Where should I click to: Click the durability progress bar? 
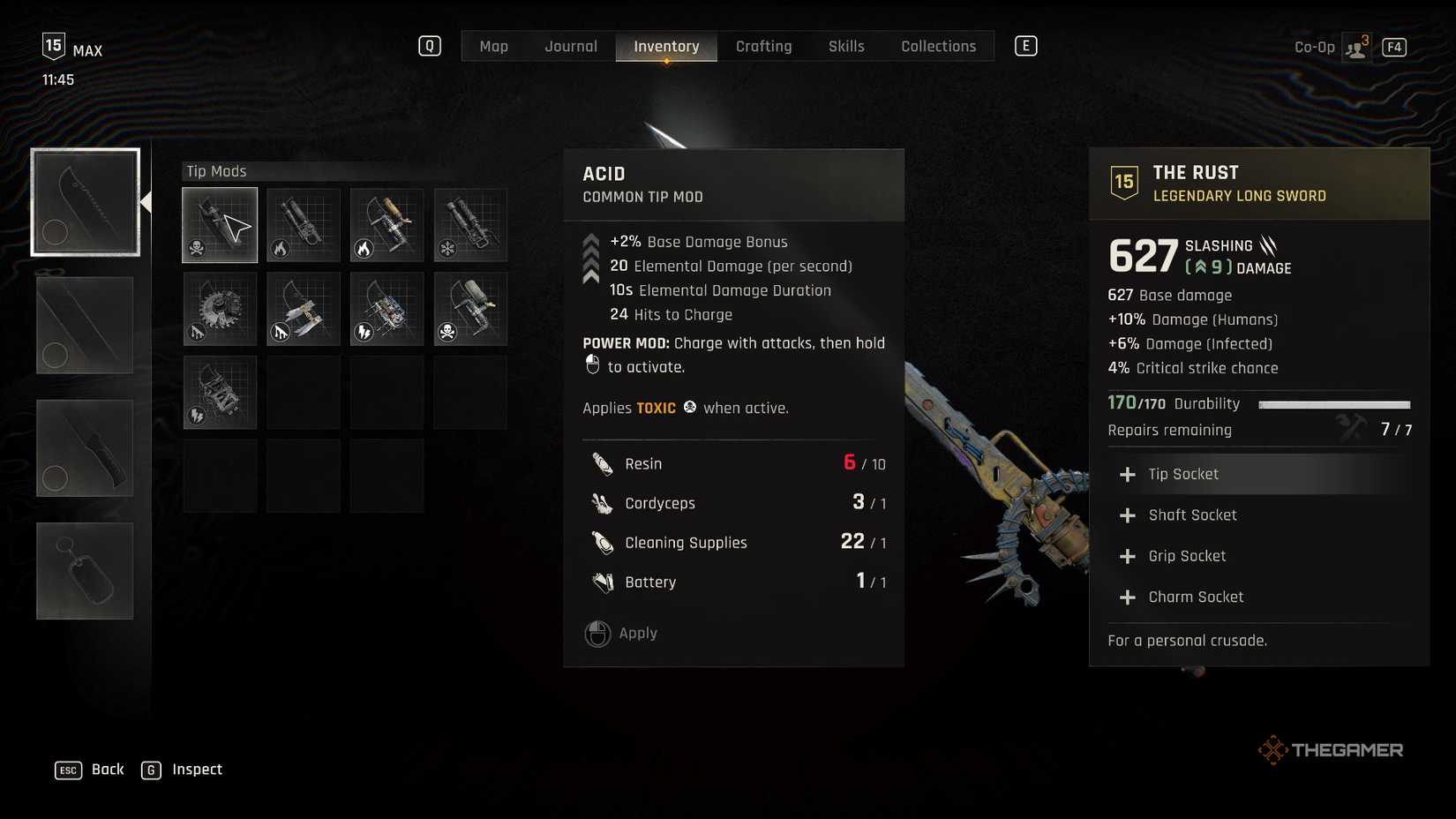pyautogui.click(x=1335, y=404)
